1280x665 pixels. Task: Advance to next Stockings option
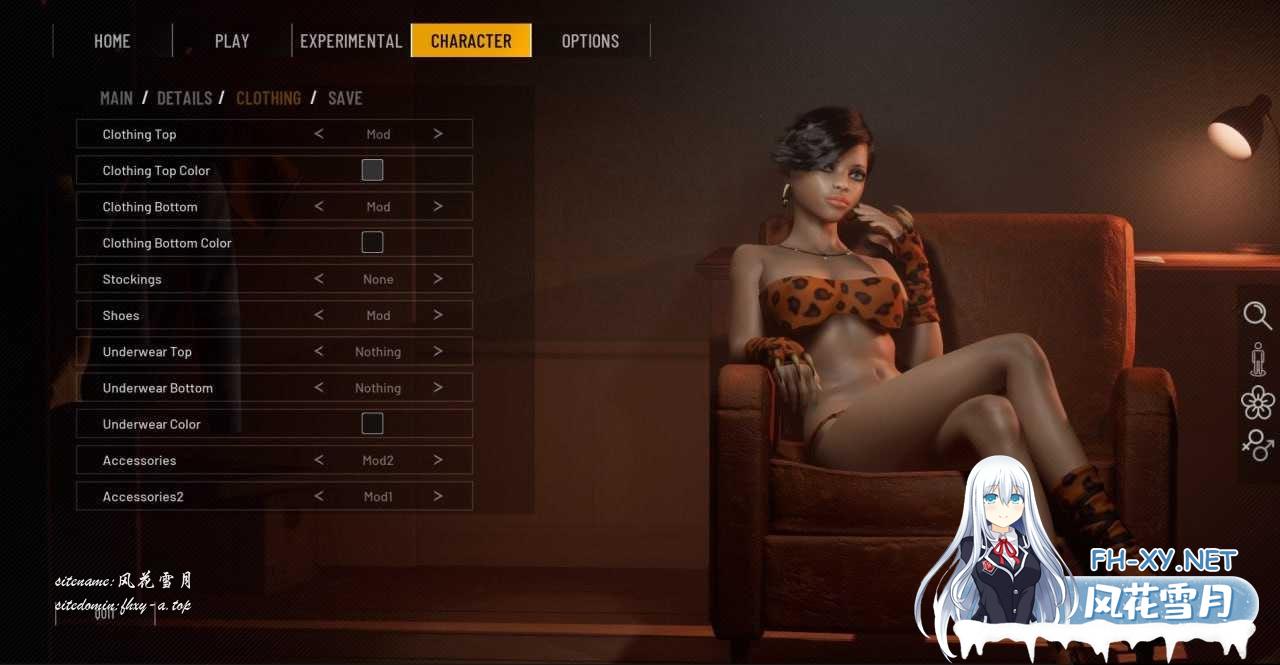click(438, 279)
